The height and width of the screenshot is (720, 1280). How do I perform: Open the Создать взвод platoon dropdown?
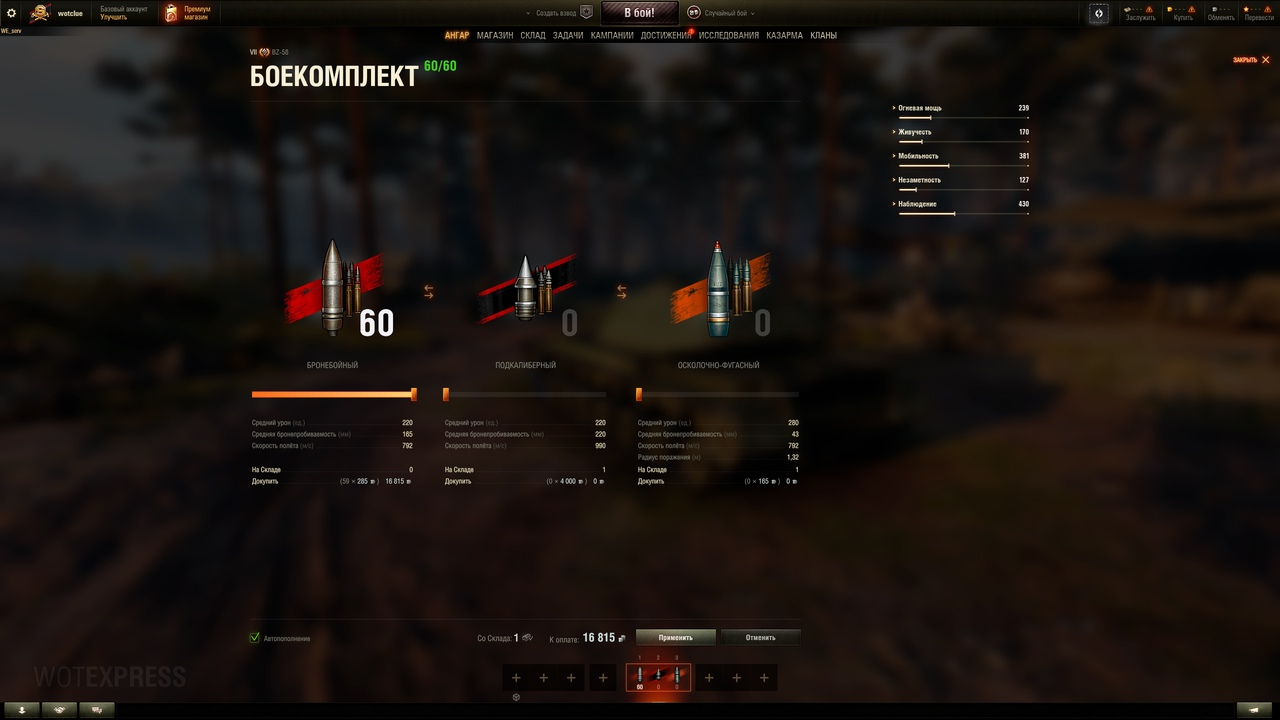pos(558,13)
